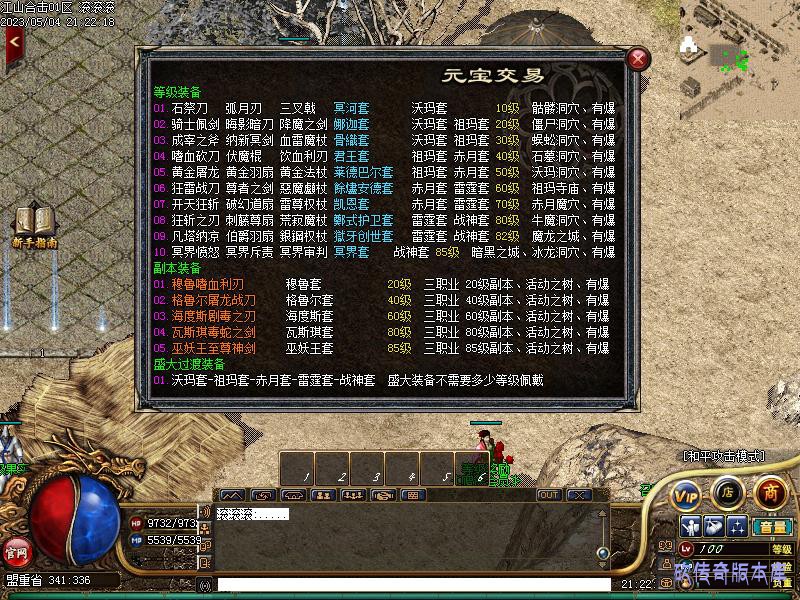Click the handshake trade button above chat
This screenshot has height=600, width=800.
click(382, 495)
